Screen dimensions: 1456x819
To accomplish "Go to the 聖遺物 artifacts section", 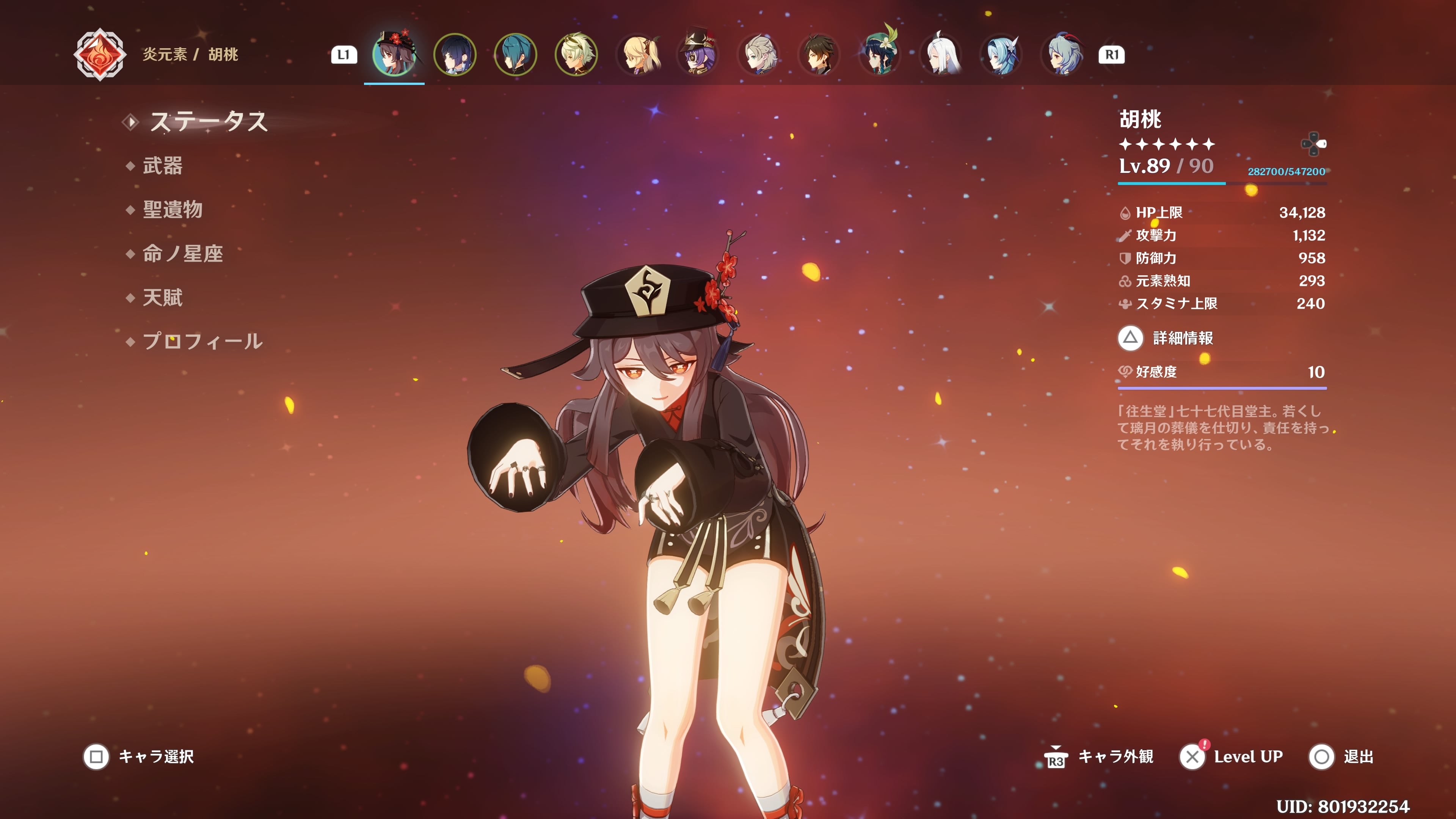I will [x=173, y=210].
